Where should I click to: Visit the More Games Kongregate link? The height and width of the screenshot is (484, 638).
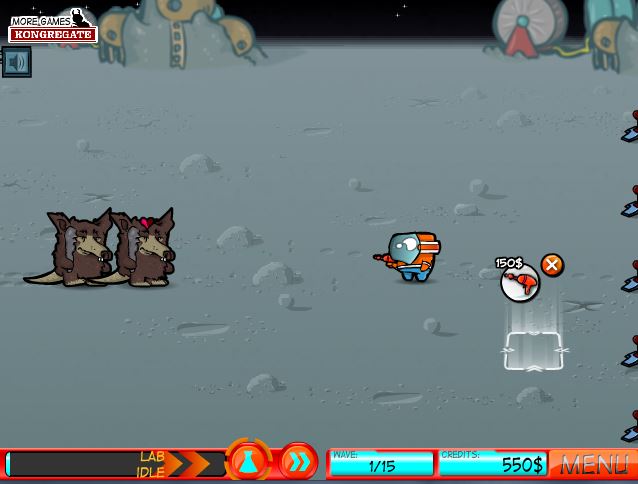[53, 27]
